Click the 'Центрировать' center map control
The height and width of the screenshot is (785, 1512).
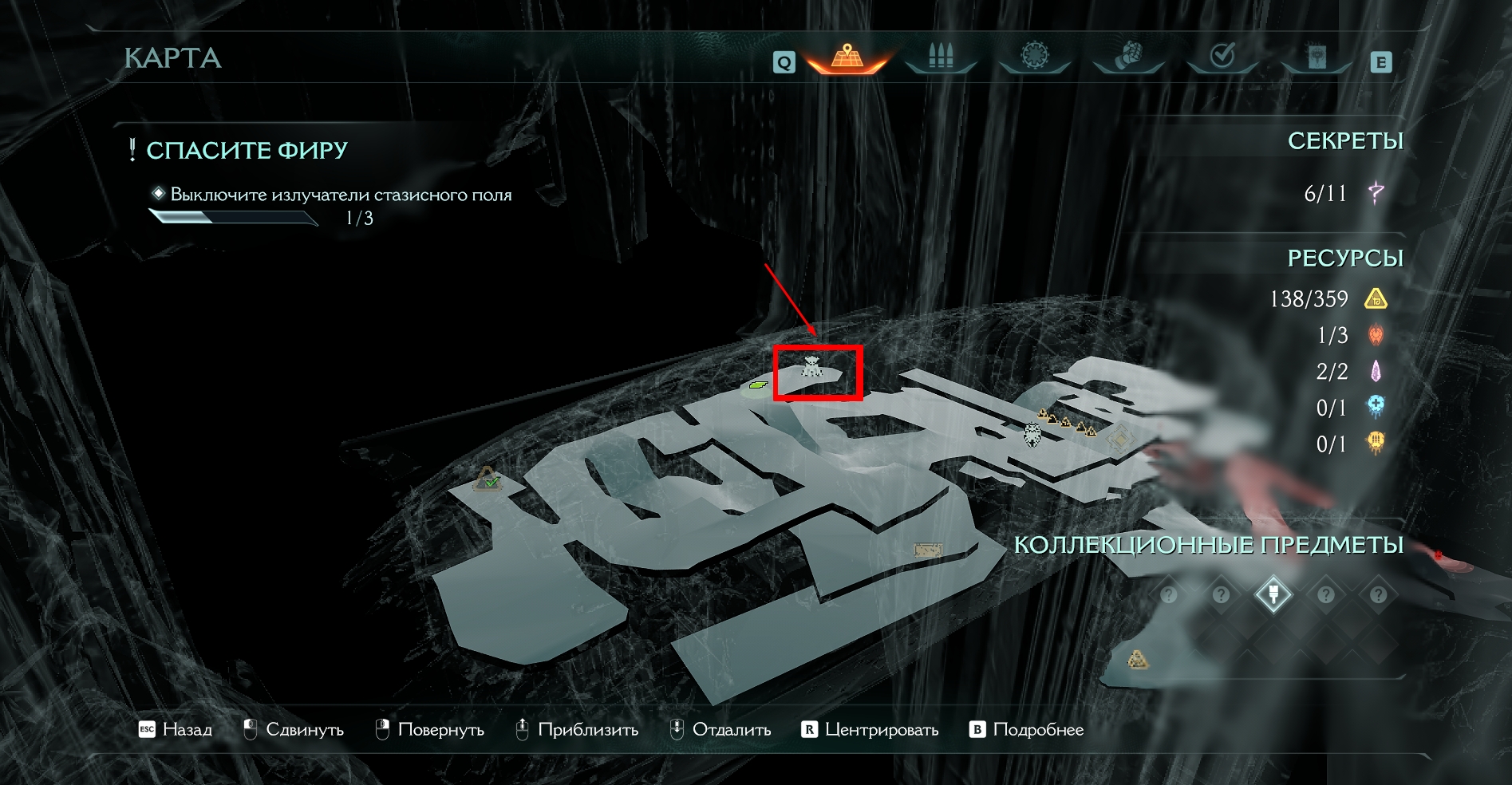[870, 730]
